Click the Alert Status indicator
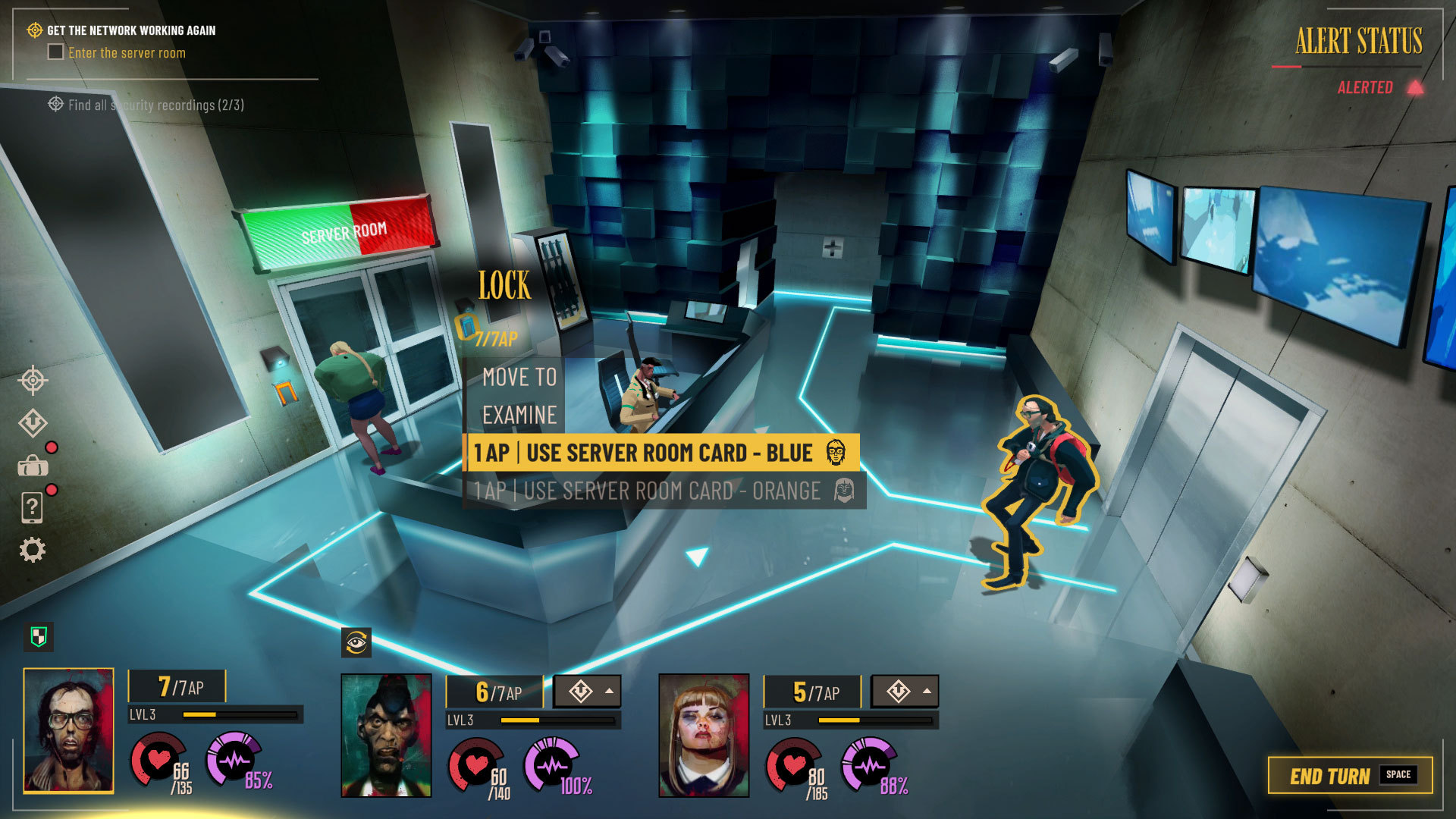Screen dimensions: 1456x819 1359,42
